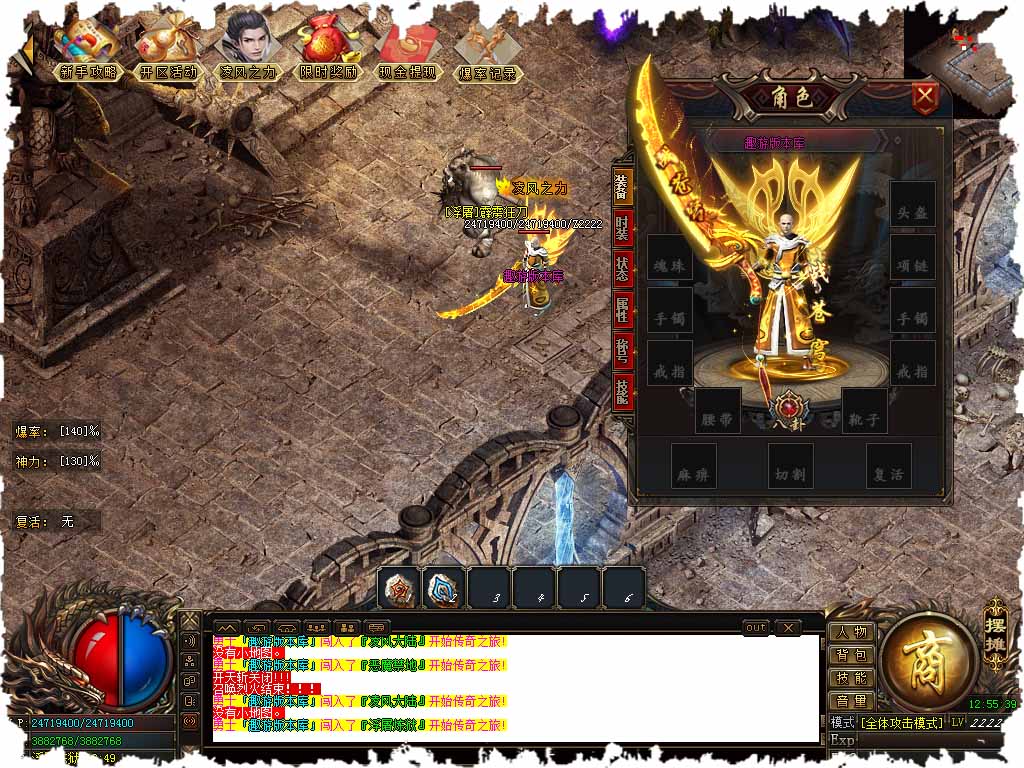Screen dimensions: 1024x768
Task: Open the 背包 backpack button
Action: (x=851, y=655)
